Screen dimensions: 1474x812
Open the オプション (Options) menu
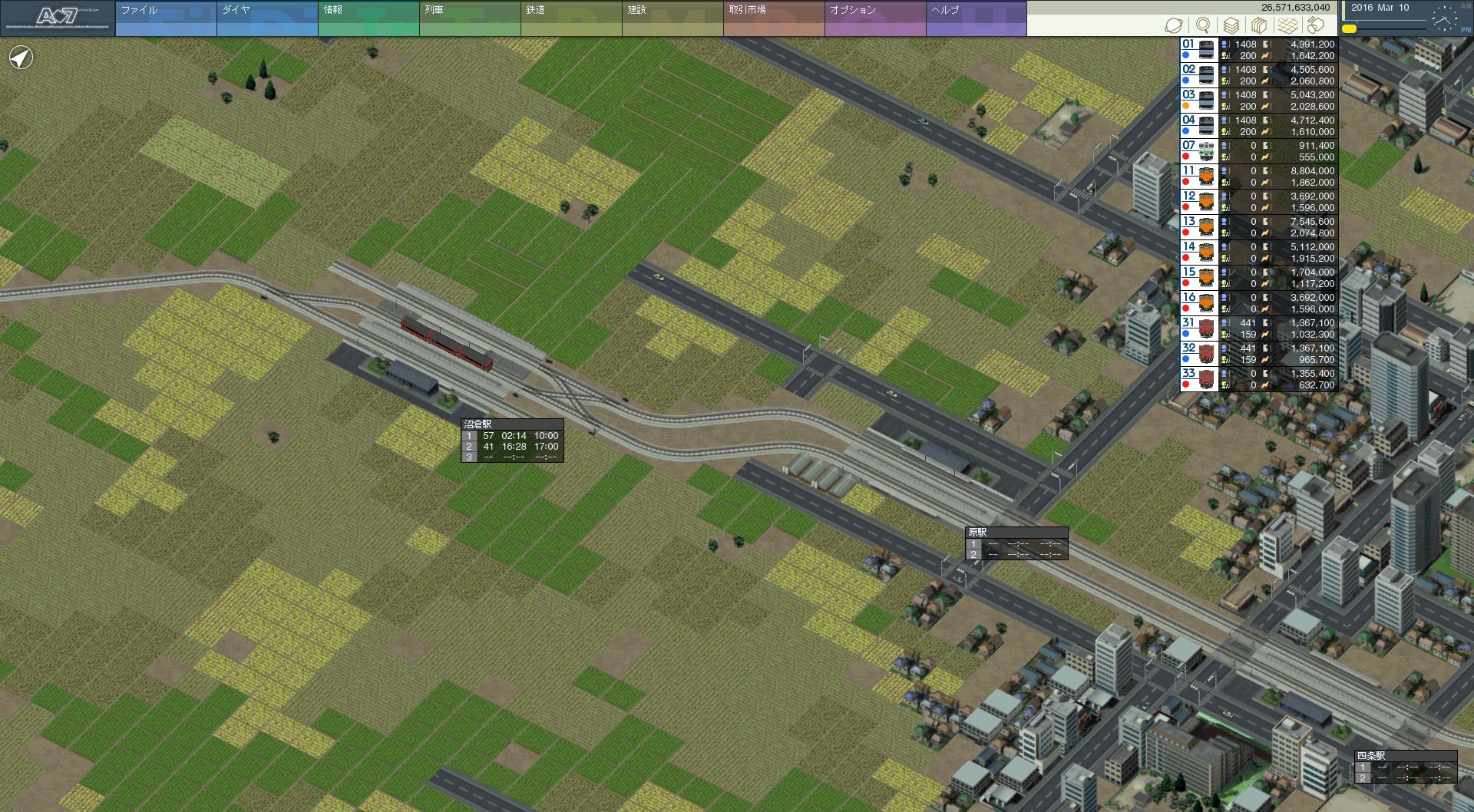click(x=874, y=18)
